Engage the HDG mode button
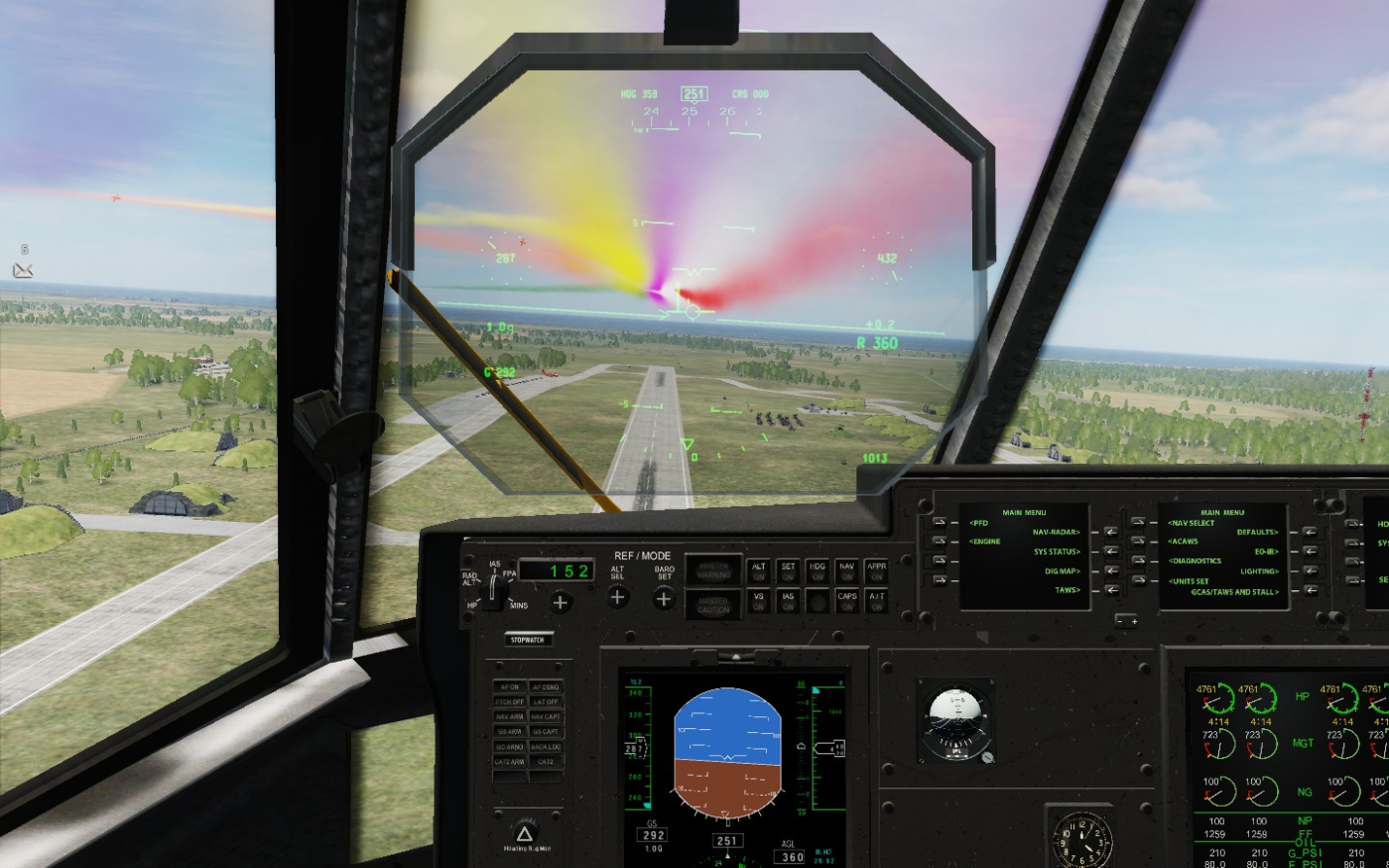The width and height of the screenshot is (1389, 868). tap(818, 571)
